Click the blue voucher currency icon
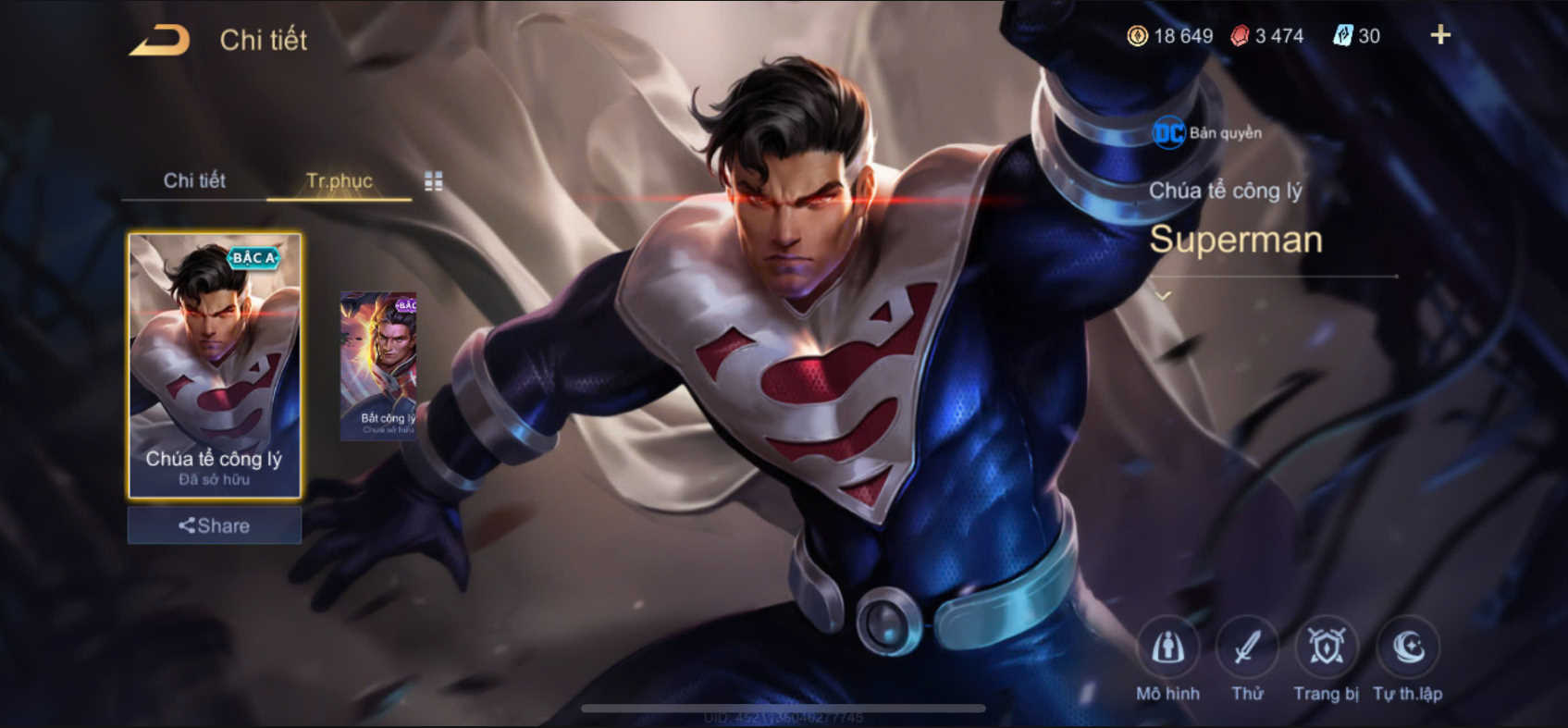1568x728 pixels. pyautogui.click(x=1343, y=36)
